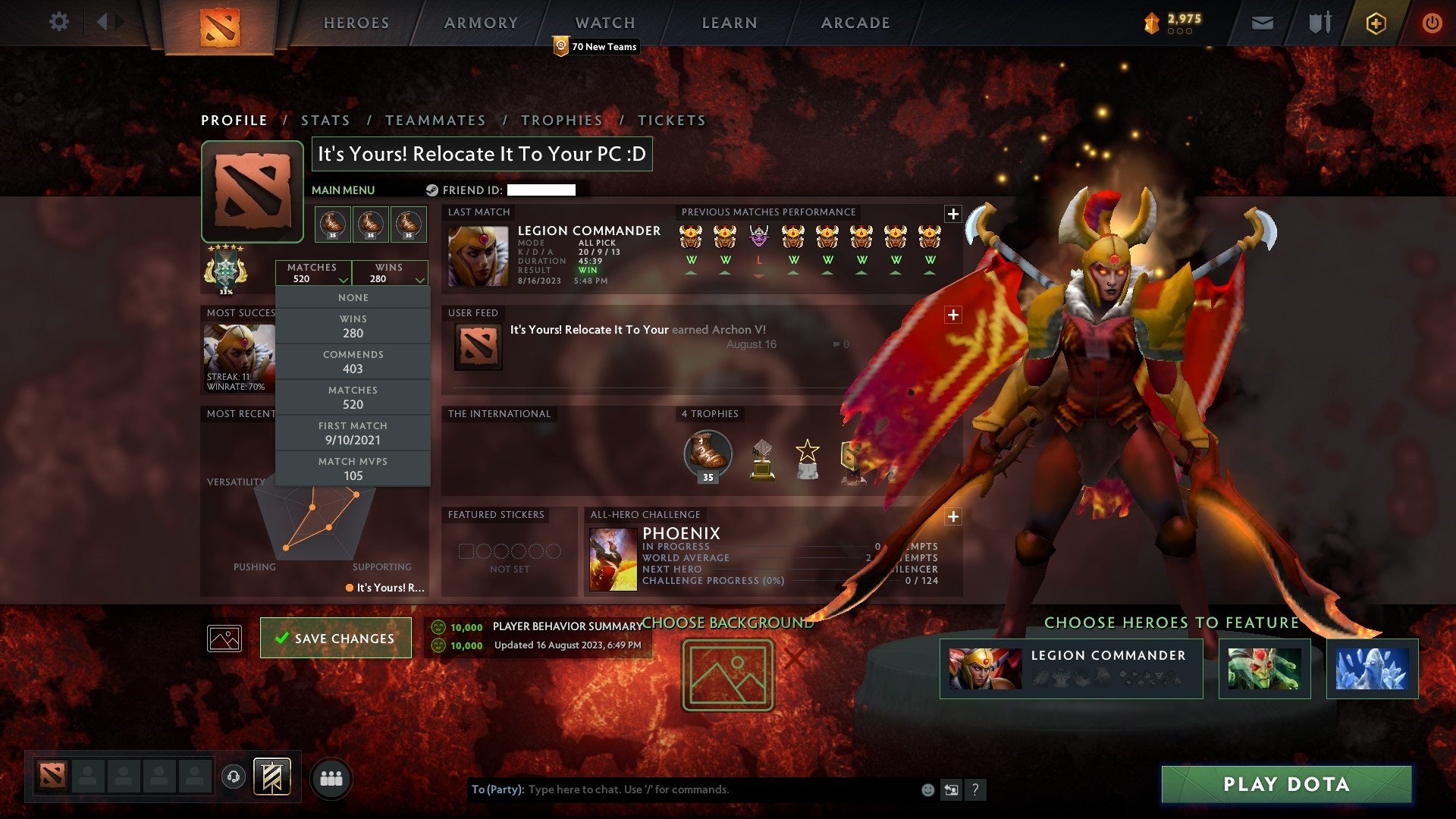Open the chat emoticon smiley icon

(x=927, y=789)
